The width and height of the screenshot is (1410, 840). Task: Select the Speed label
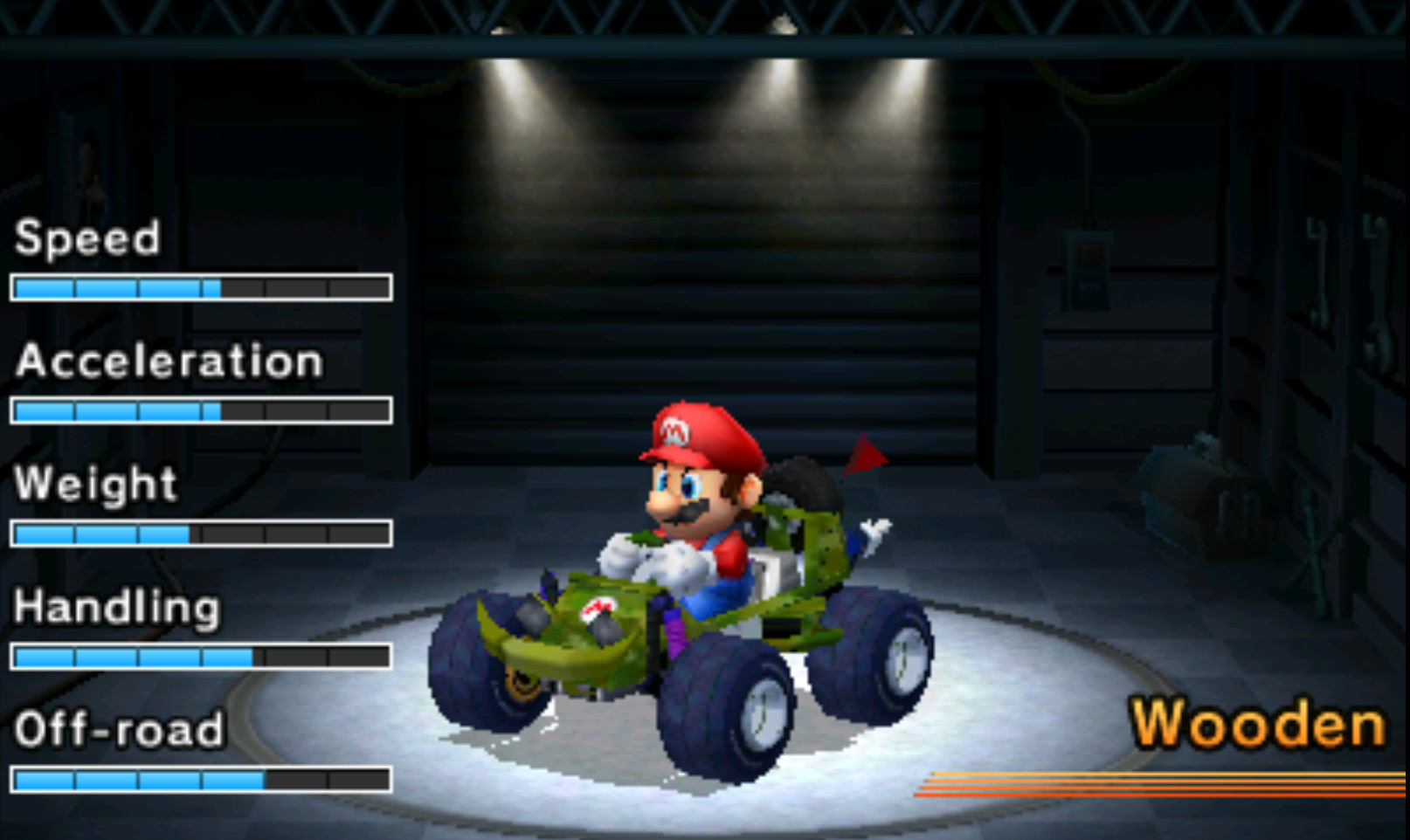point(86,238)
